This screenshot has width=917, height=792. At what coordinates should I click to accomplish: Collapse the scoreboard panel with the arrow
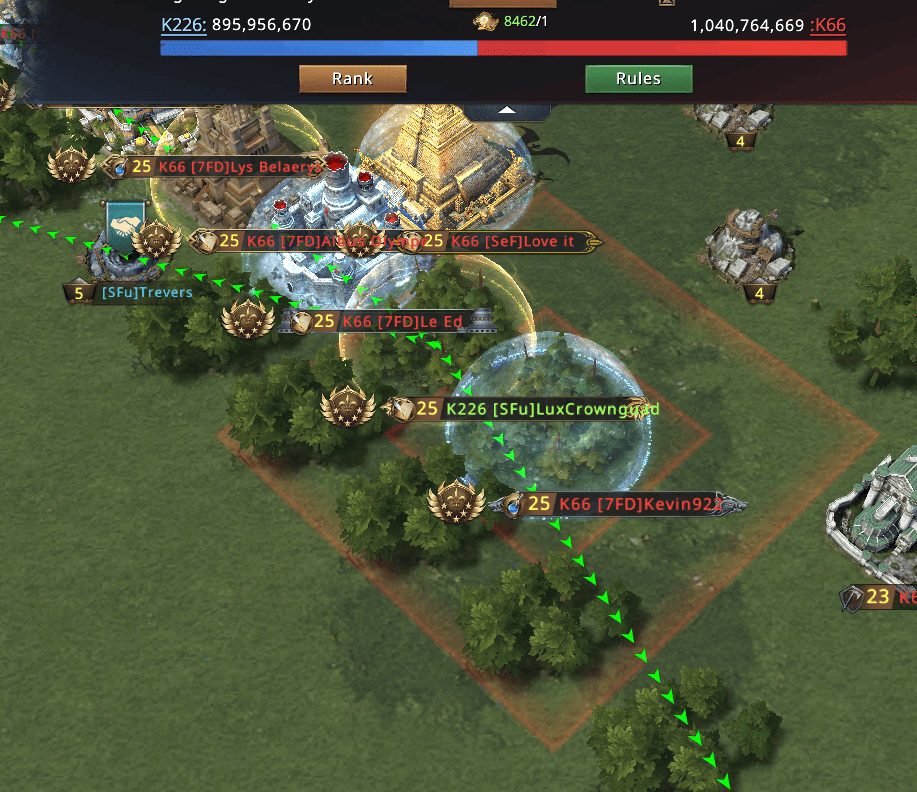(508, 110)
